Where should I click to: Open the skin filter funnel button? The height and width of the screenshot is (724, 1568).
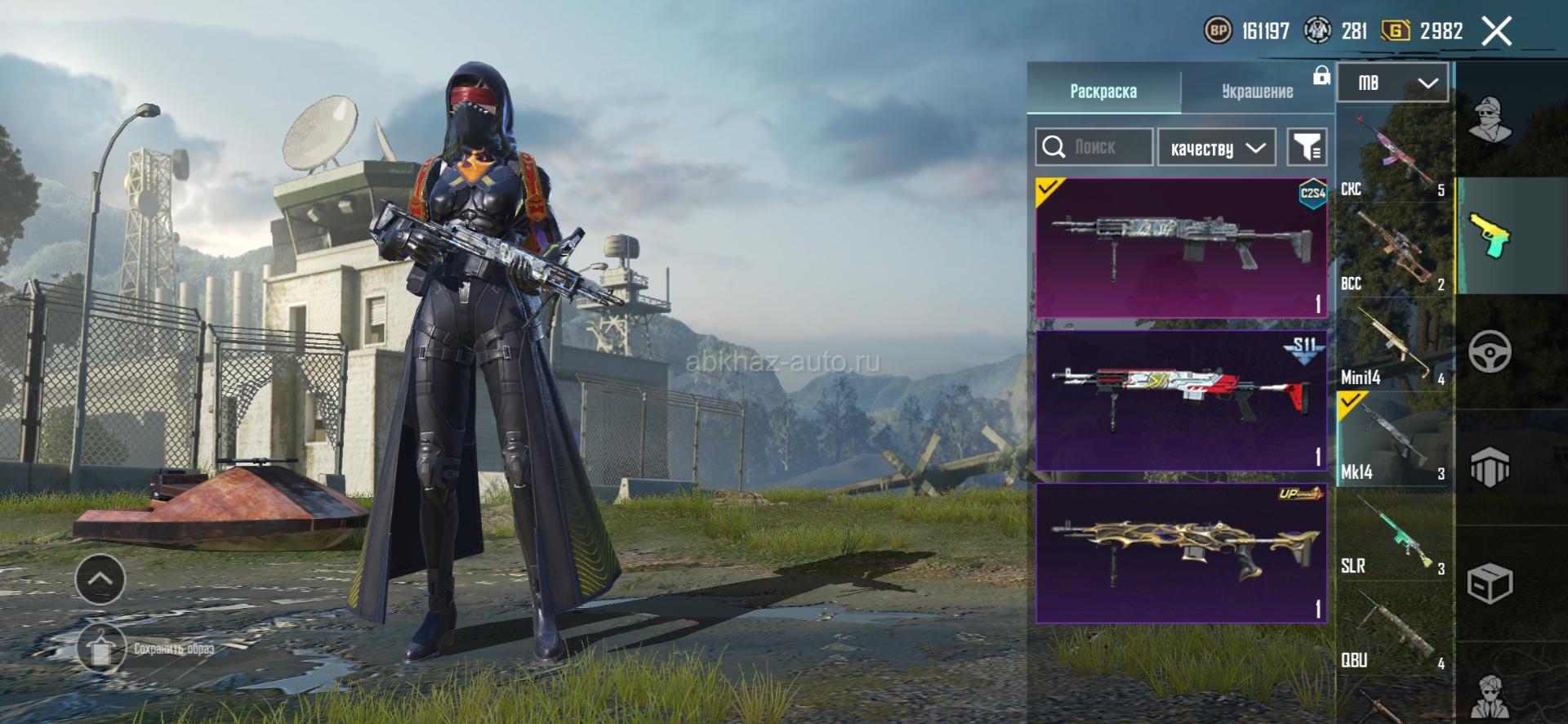point(1307,148)
